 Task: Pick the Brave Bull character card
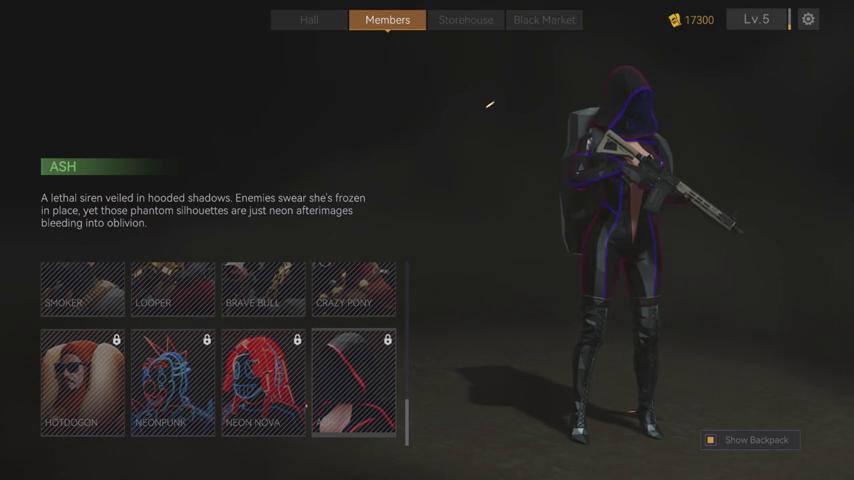(x=263, y=289)
